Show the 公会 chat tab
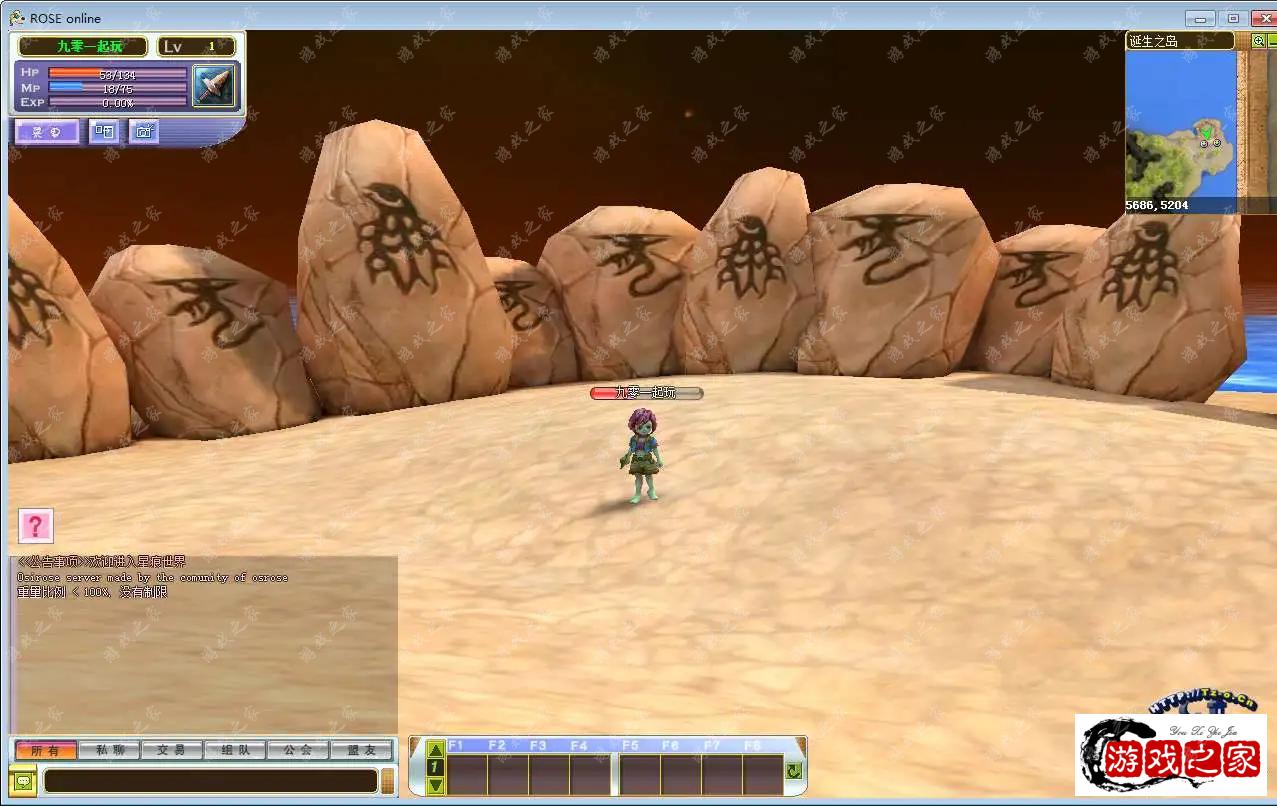The height and width of the screenshot is (806, 1277). point(297,750)
